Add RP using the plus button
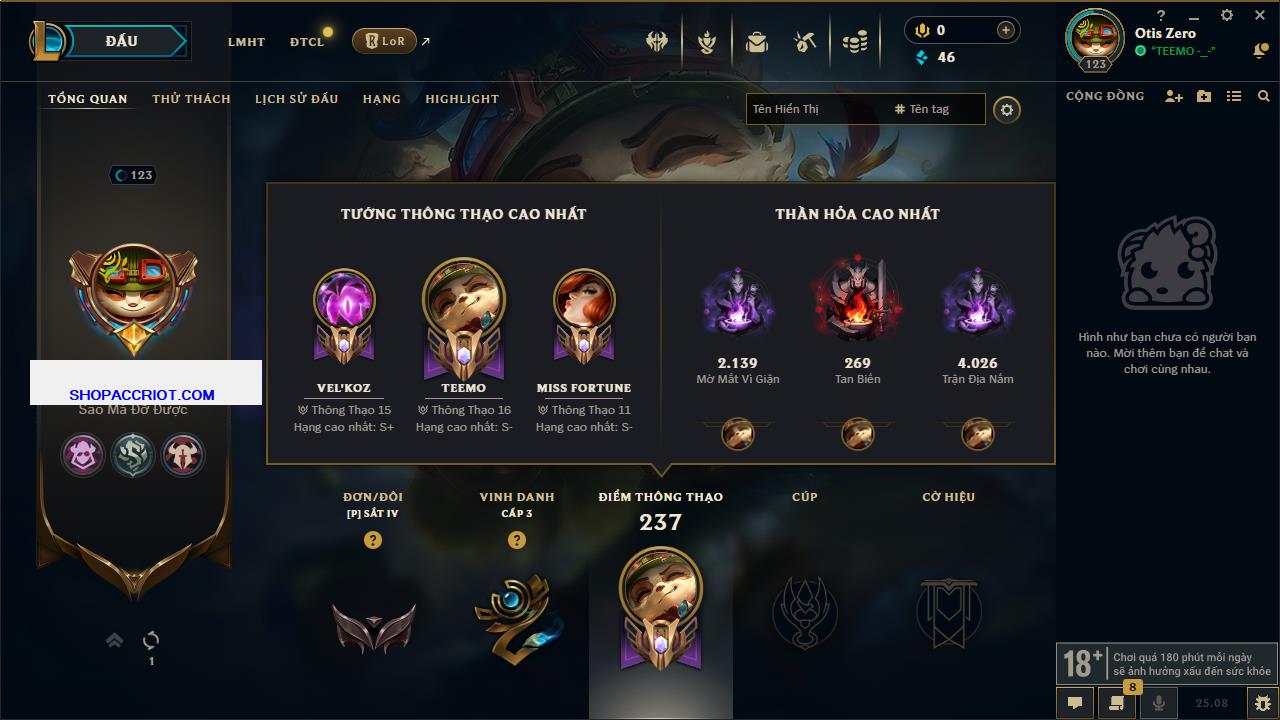The image size is (1280, 720). 1005,30
